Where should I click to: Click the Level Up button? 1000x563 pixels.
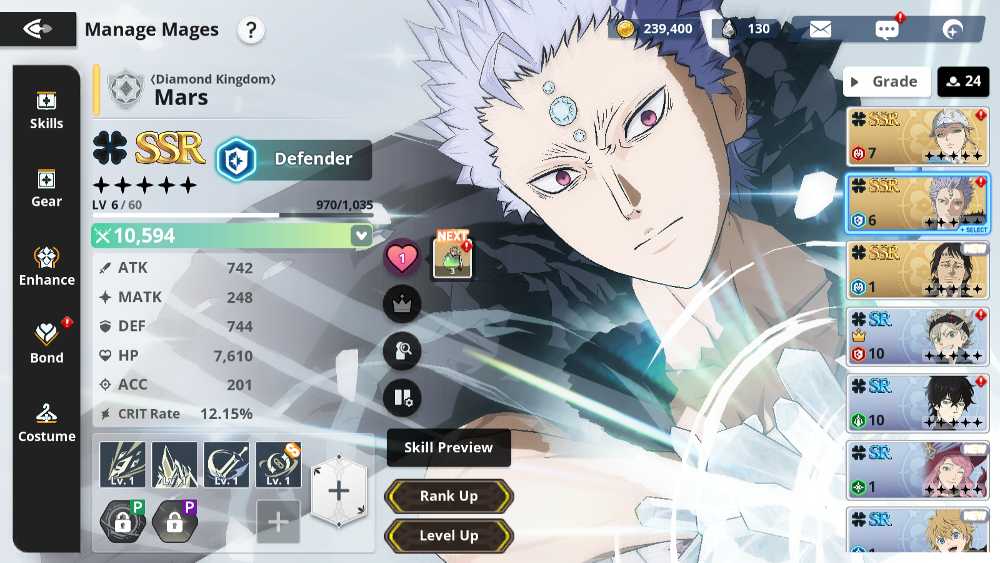[448, 536]
